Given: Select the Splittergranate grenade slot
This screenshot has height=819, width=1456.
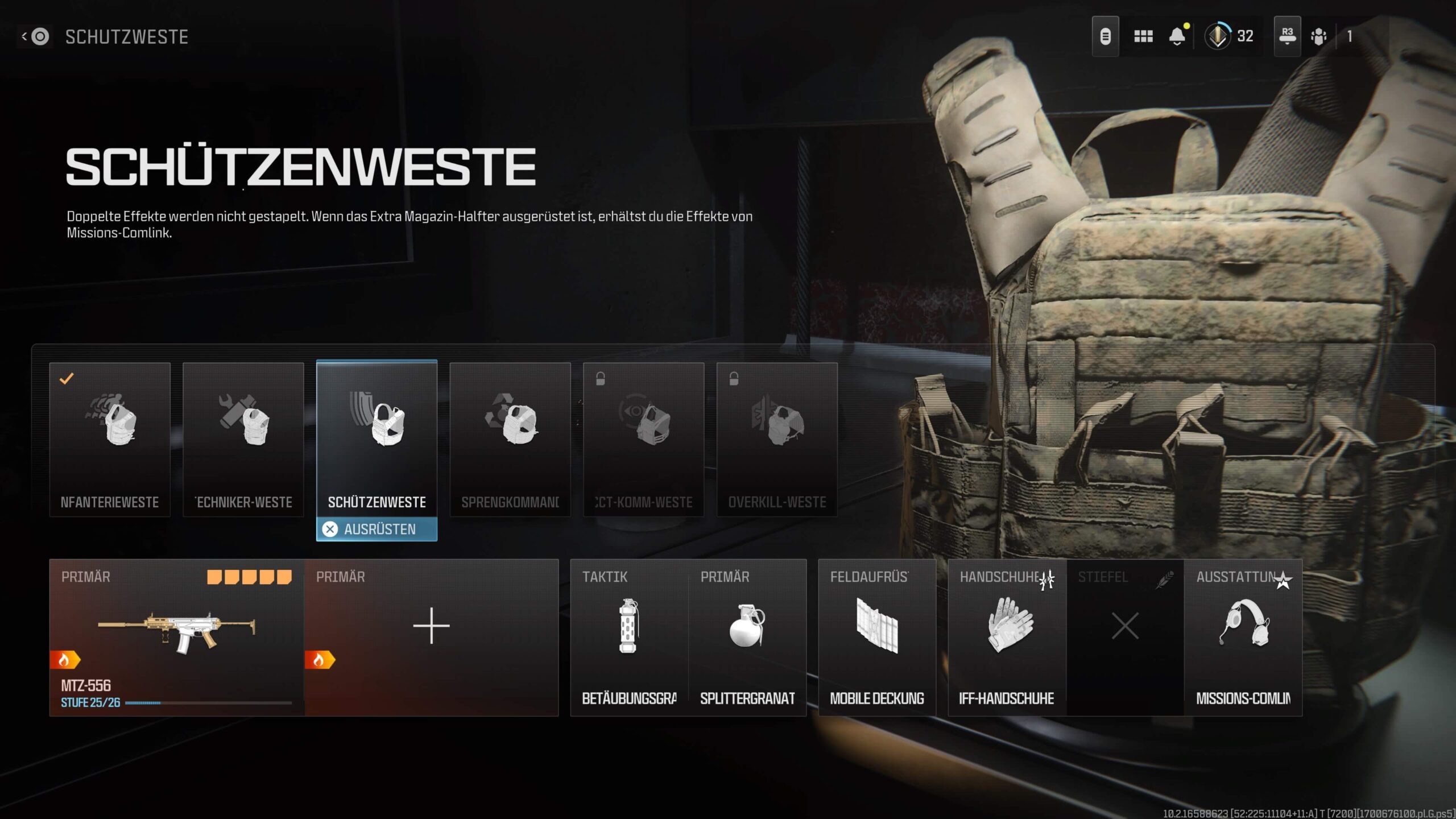Looking at the screenshot, I should click(x=747, y=637).
